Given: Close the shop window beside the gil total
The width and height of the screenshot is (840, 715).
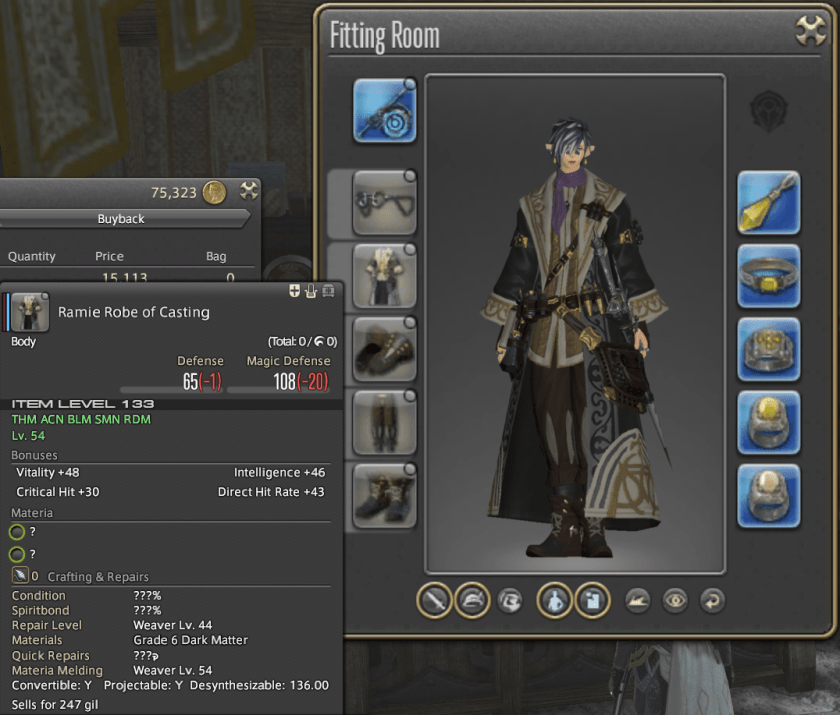Looking at the screenshot, I should tap(249, 191).
